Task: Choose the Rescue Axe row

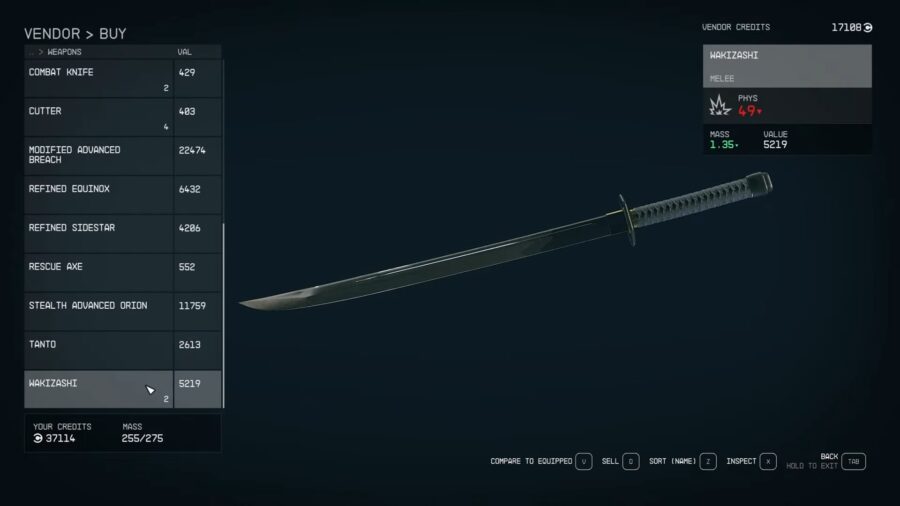Action: 98,272
